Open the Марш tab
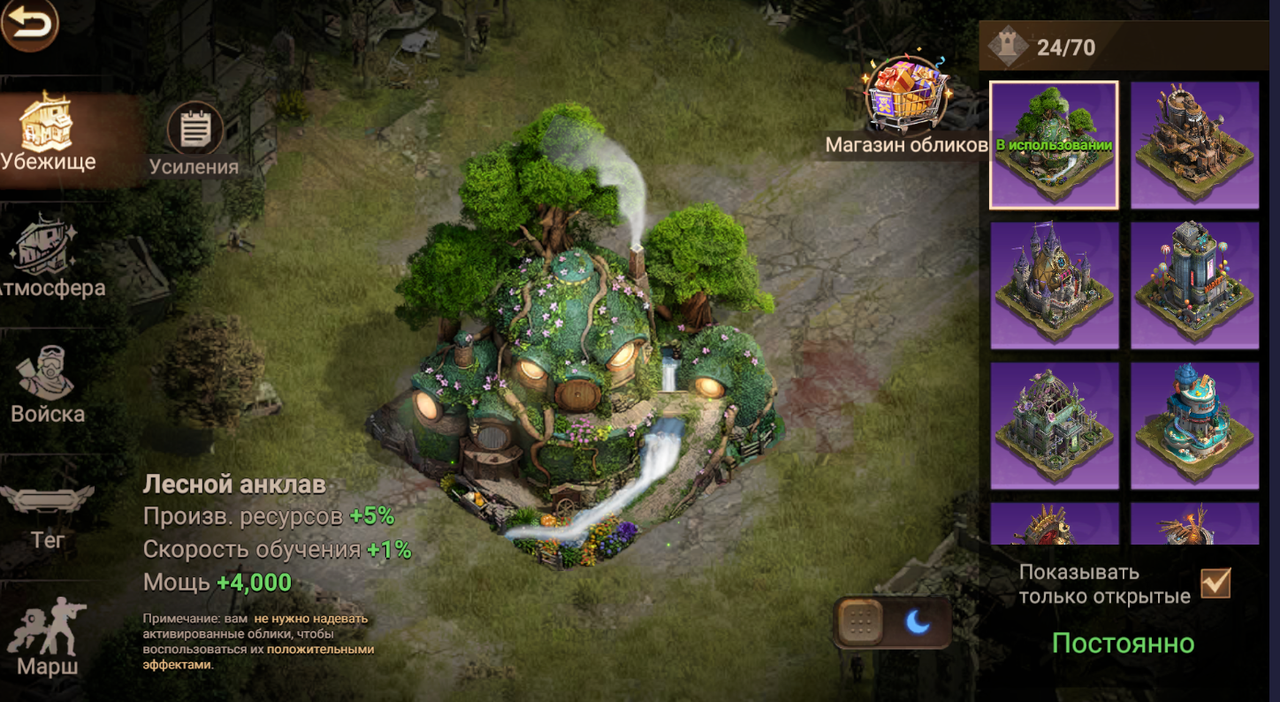 click(x=47, y=638)
